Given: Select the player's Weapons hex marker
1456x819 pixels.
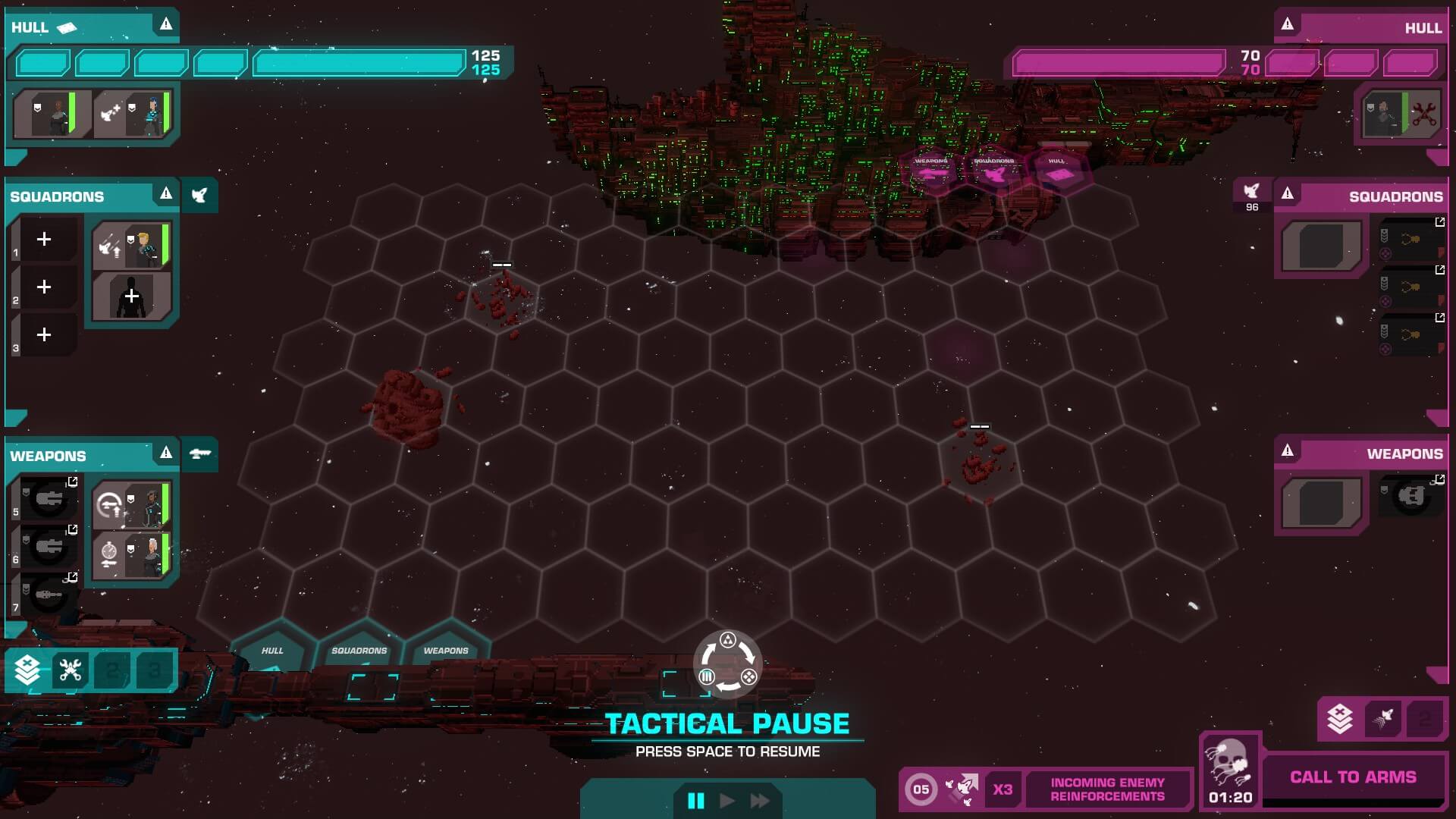Looking at the screenshot, I should [446, 652].
